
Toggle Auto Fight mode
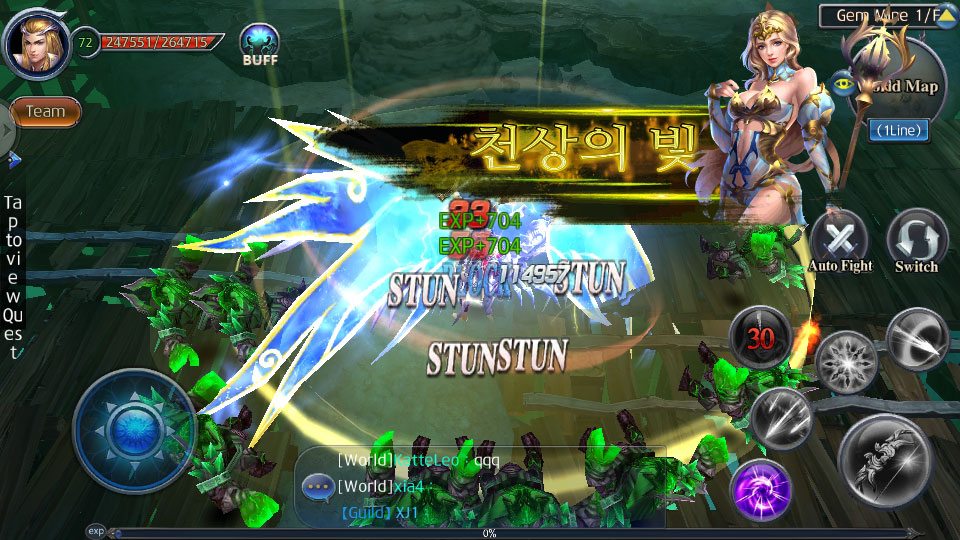839,240
